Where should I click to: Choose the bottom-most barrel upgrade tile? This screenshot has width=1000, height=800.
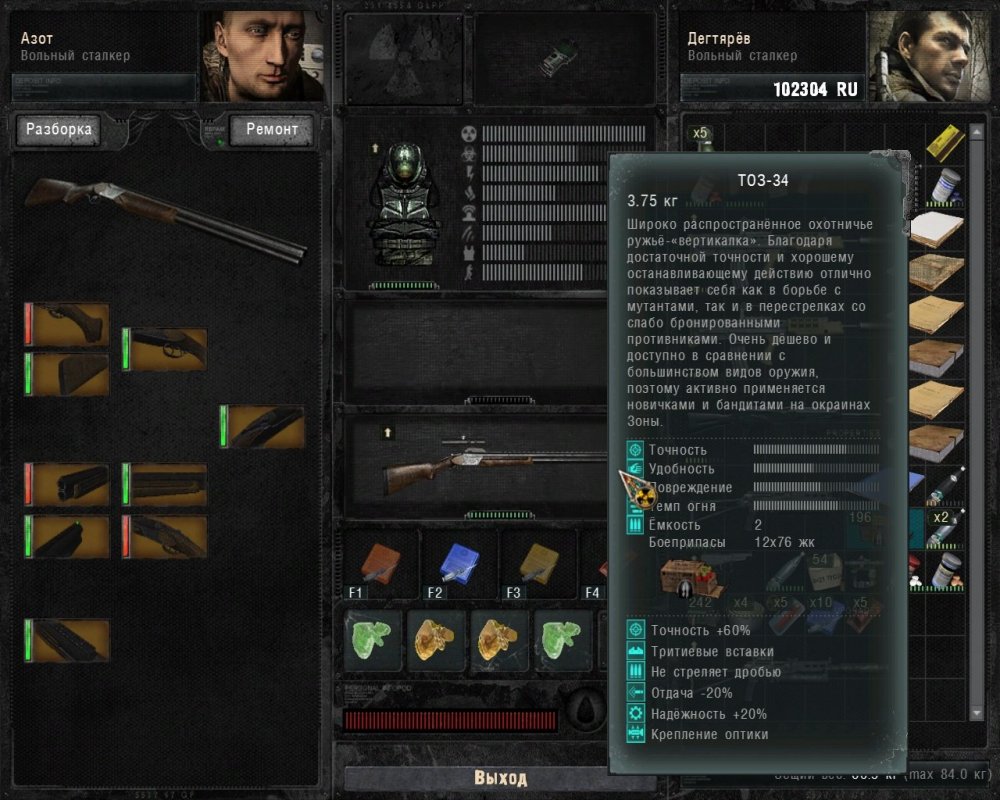tap(66, 640)
